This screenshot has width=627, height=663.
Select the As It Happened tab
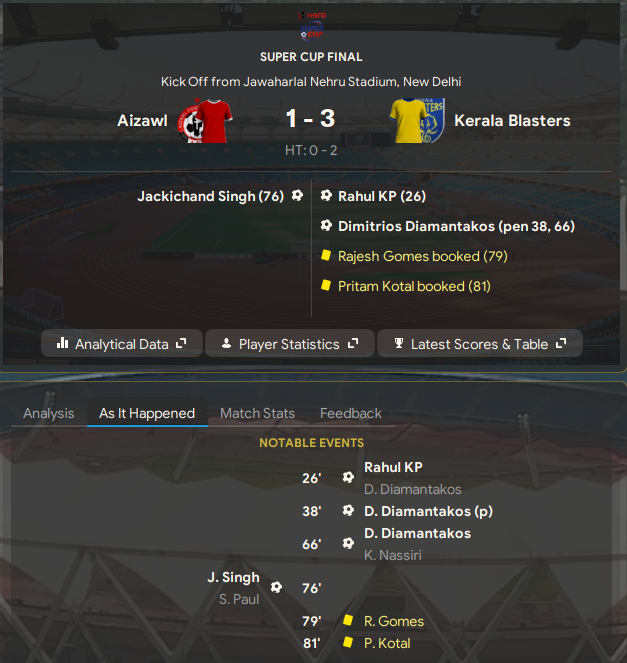click(x=147, y=413)
